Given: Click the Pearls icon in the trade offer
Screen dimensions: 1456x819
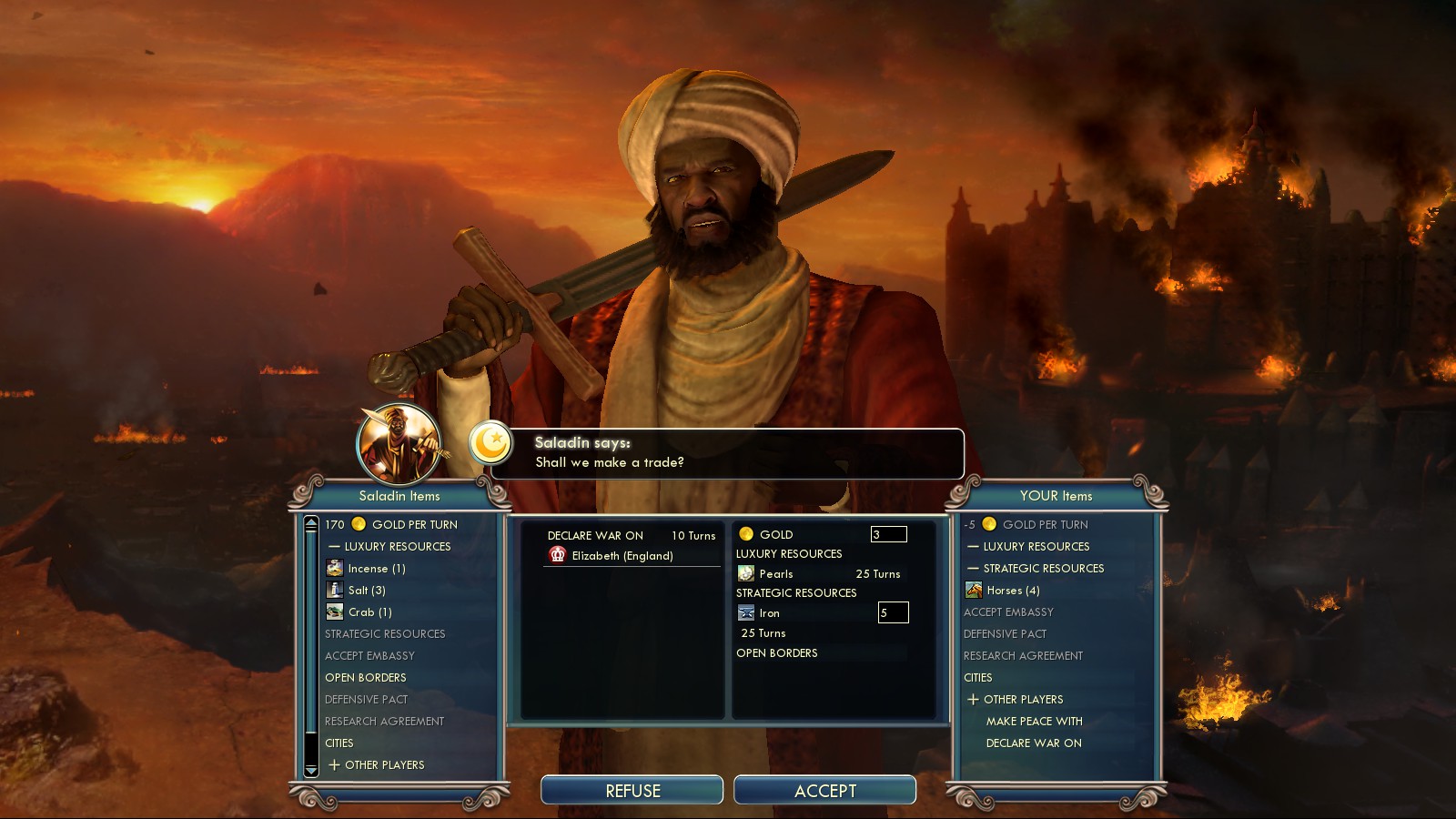Looking at the screenshot, I should pos(746,574).
